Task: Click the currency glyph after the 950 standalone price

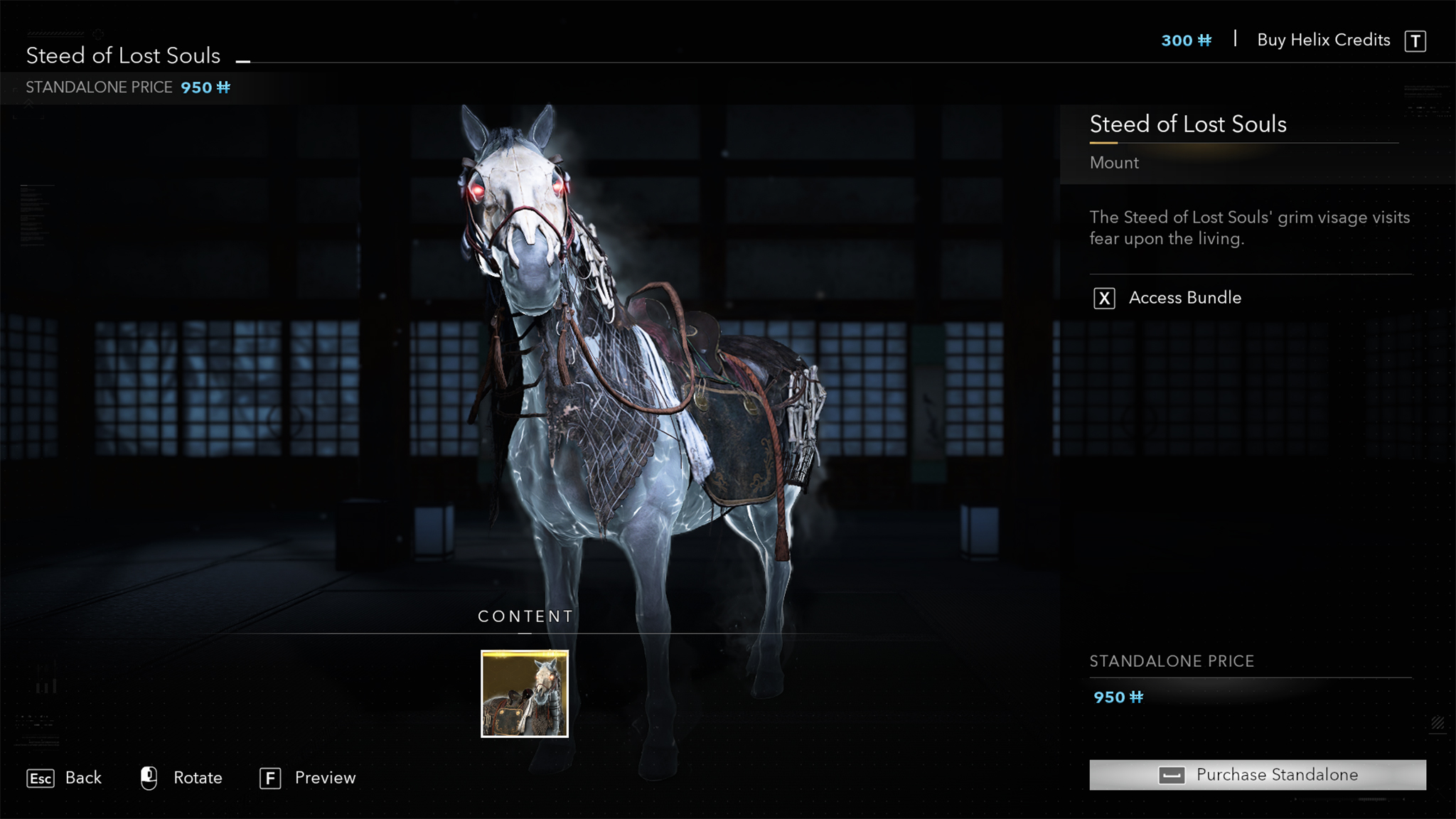Action: coord(223,87)
